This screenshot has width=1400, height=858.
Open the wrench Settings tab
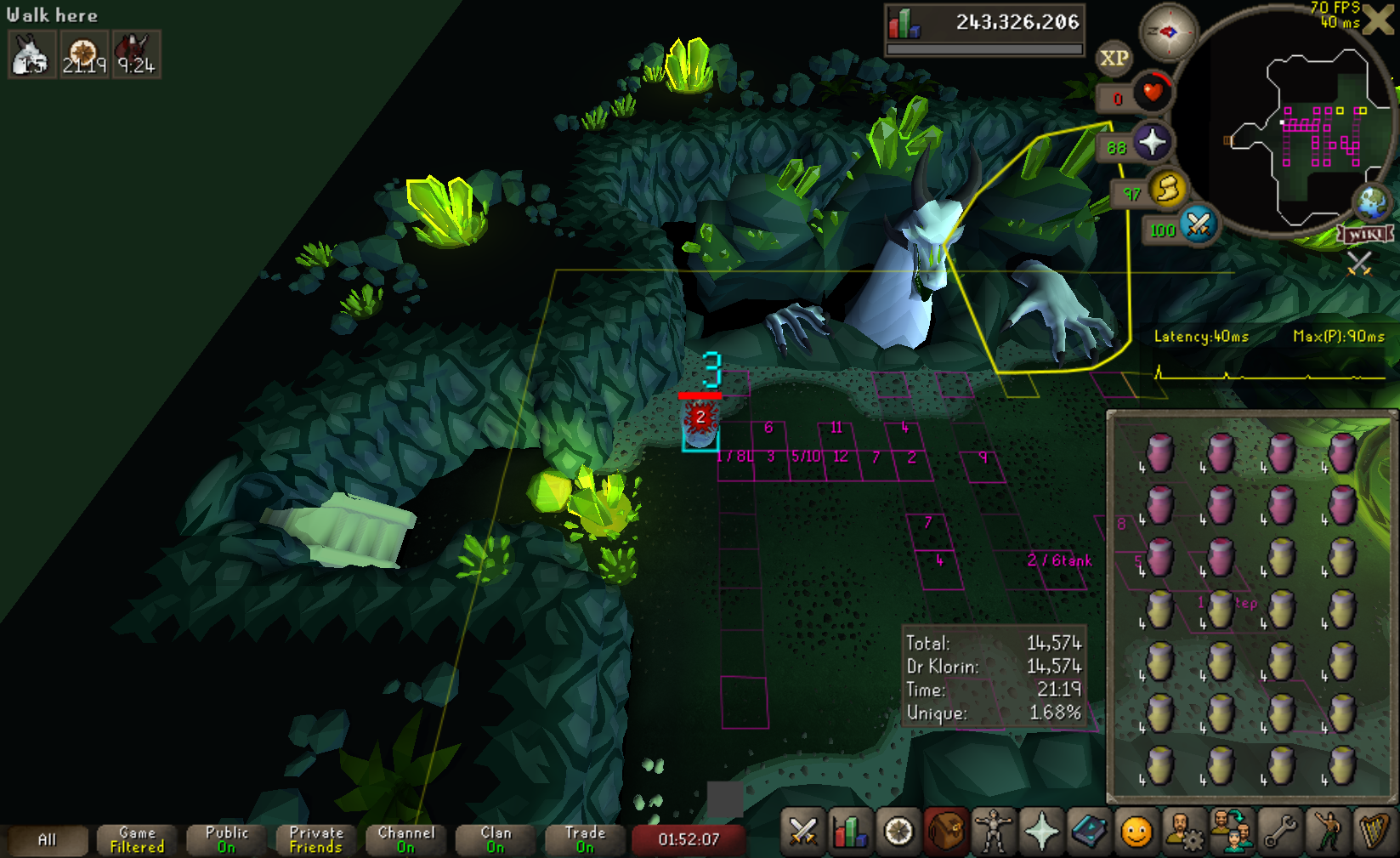point(1280,832)
